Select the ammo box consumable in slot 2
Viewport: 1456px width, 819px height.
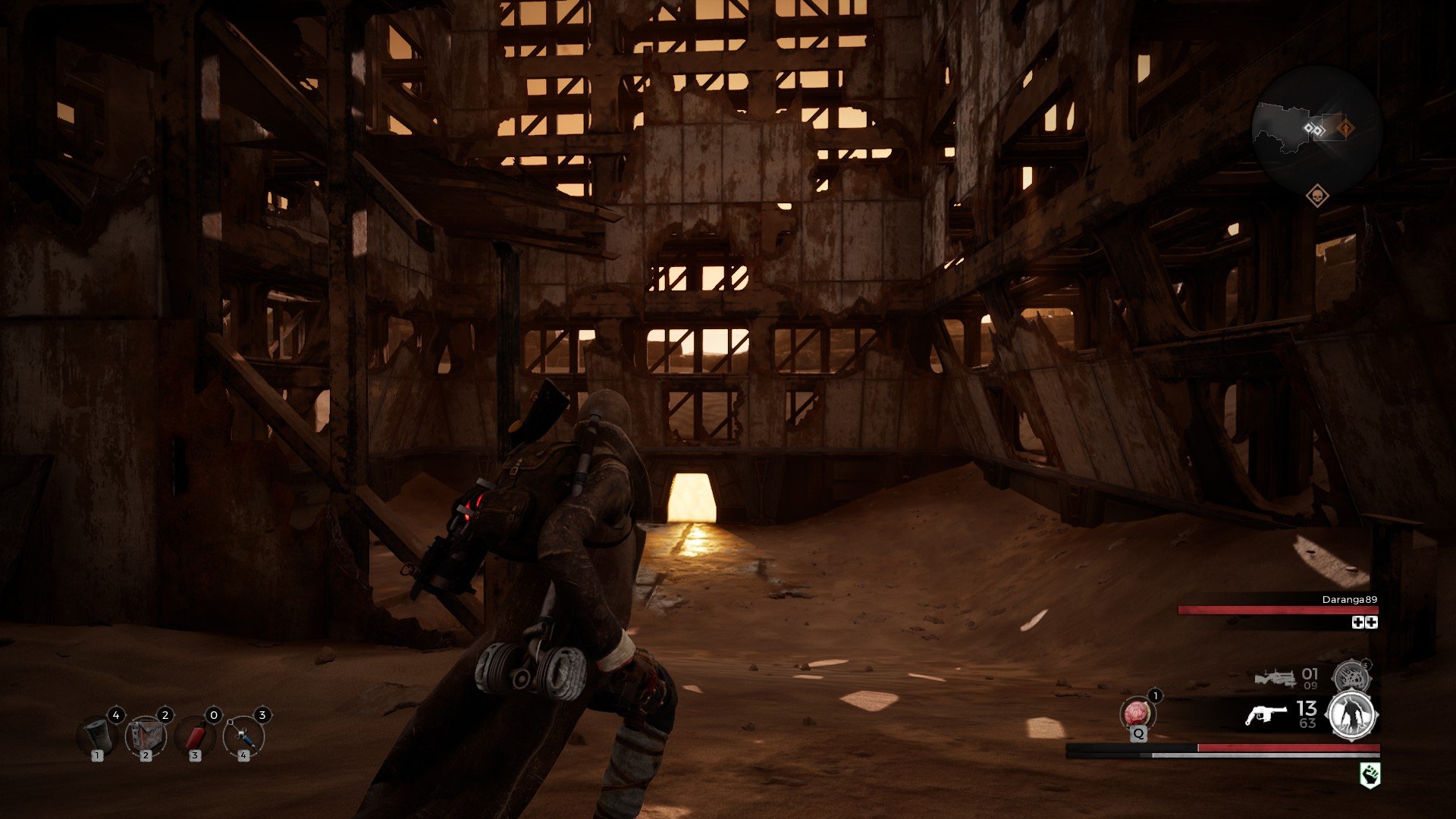(x=146, y=736)
